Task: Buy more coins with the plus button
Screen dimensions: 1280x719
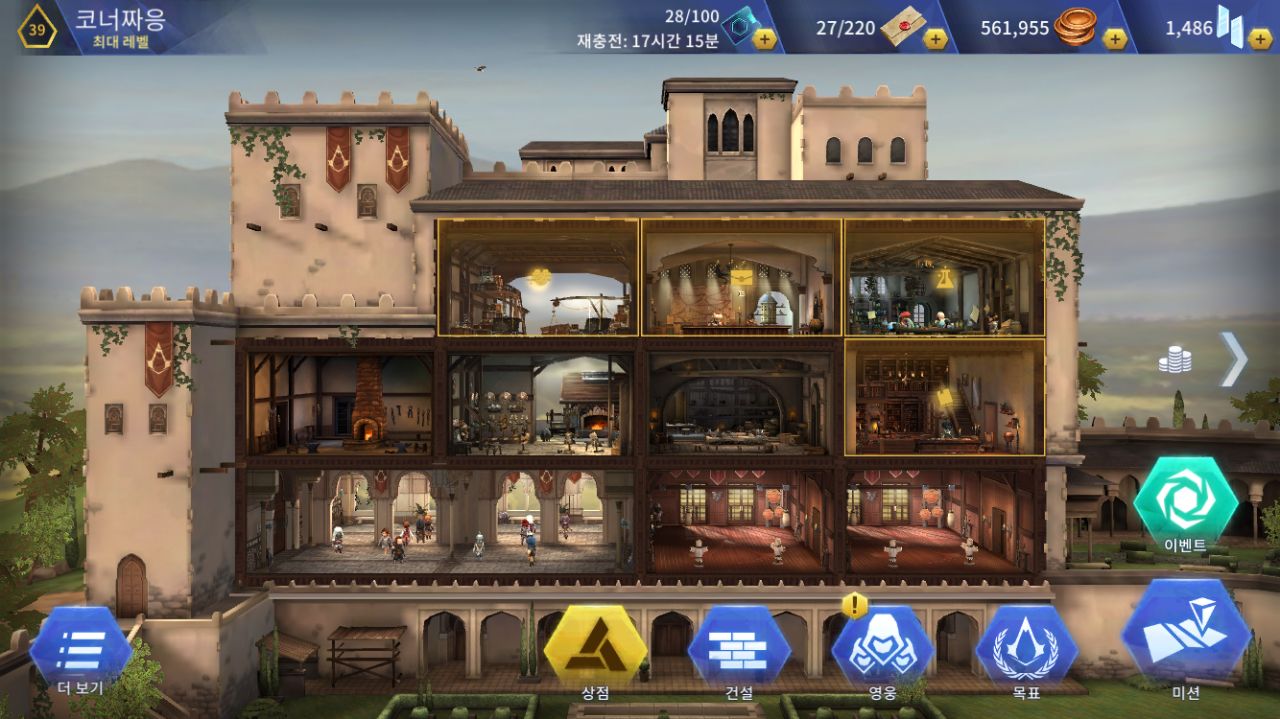Action: click(x=1114, y=39)
